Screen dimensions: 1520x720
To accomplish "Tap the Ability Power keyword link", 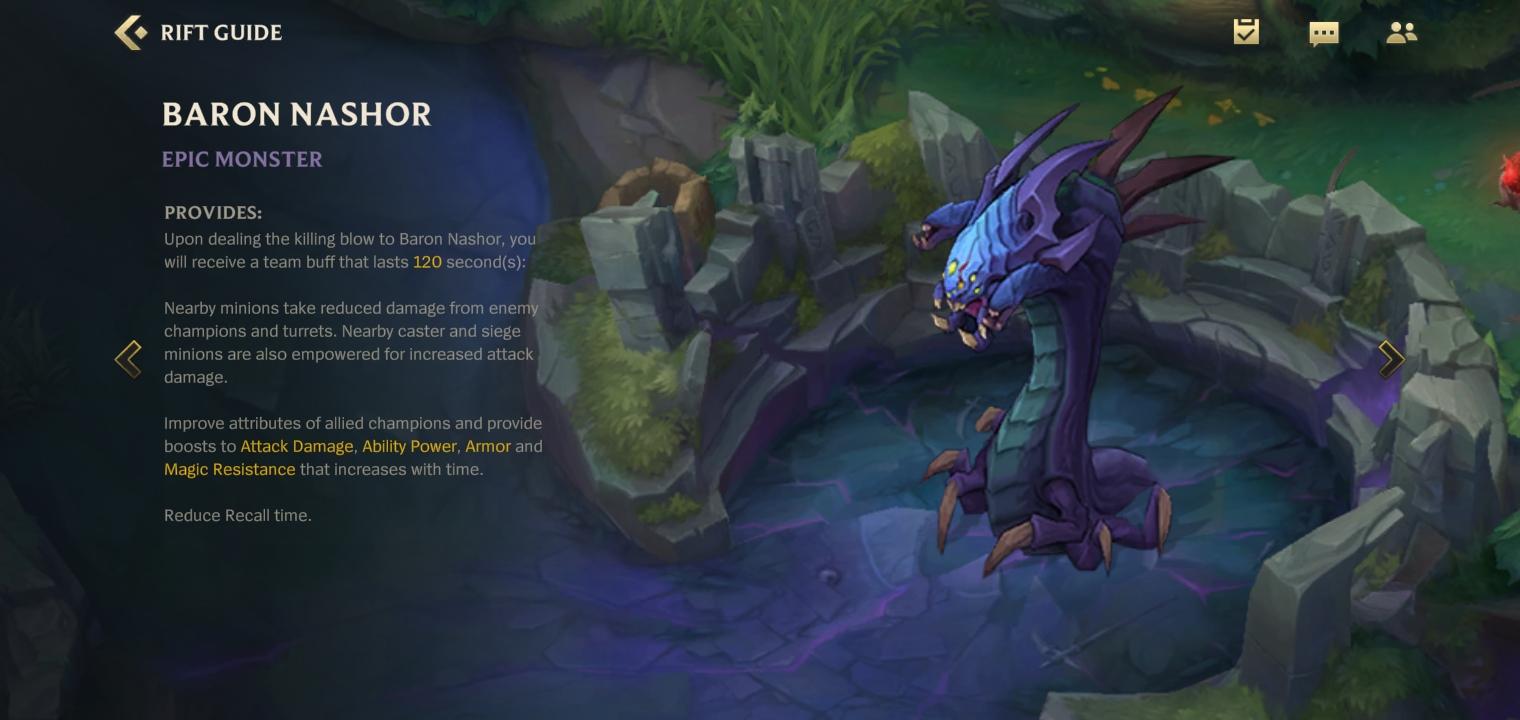I will tap(409, 447).
